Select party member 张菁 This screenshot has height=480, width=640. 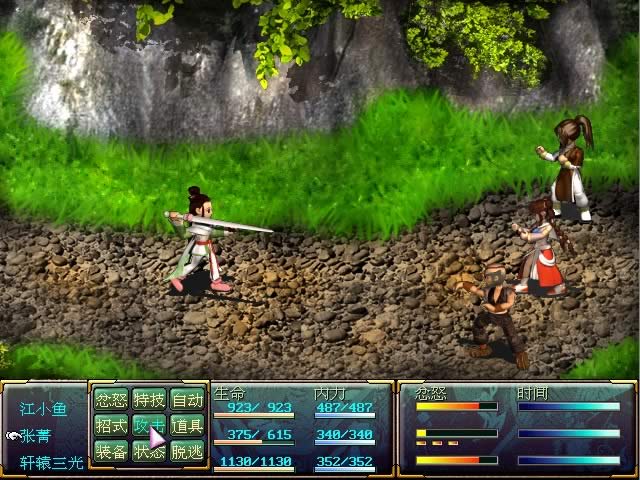click(36, 436)
